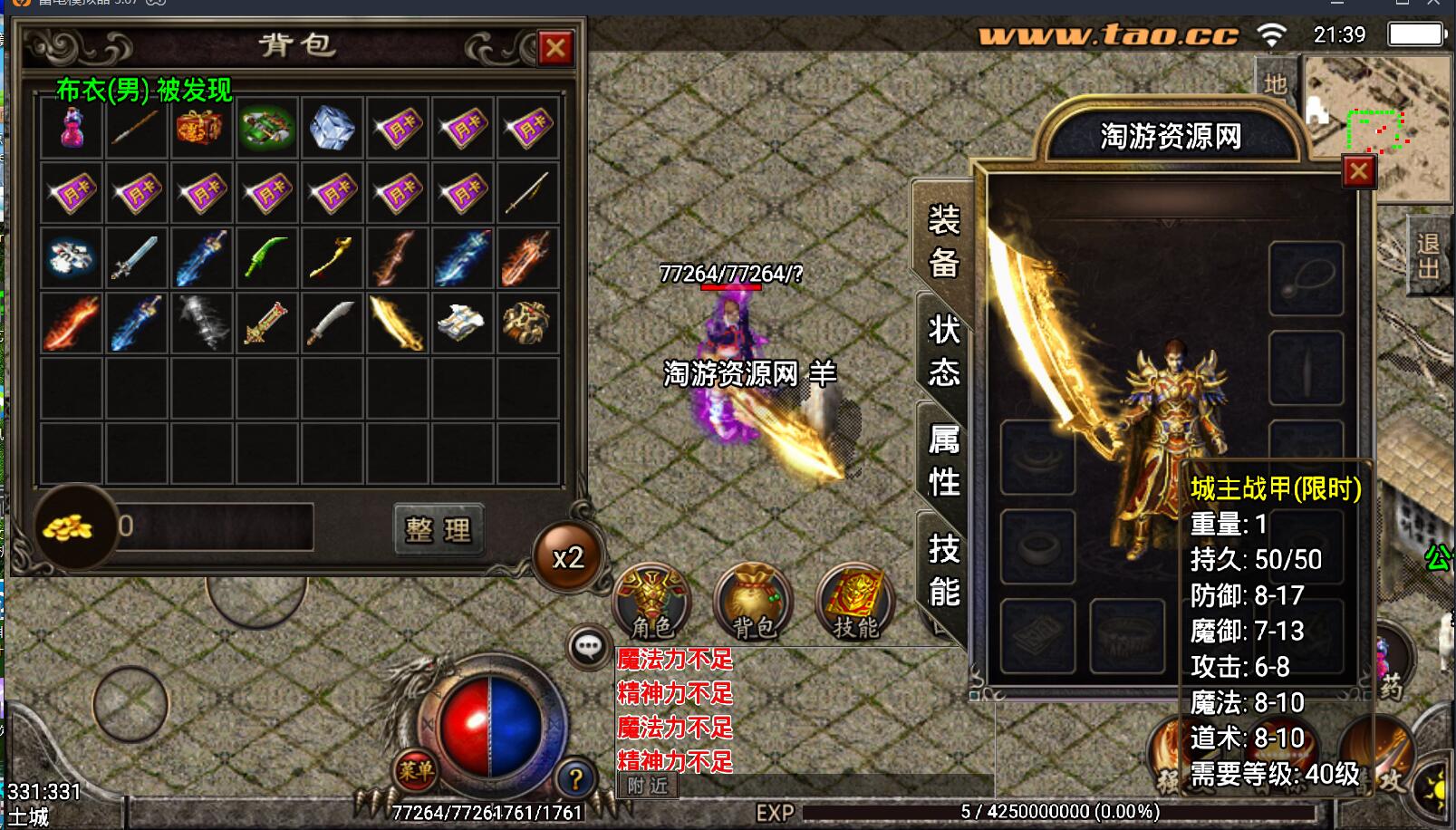The height and width of the screenshot is (830, 1456).
Task: Open the 角色 character button
Action: click(x=652, y=602)
